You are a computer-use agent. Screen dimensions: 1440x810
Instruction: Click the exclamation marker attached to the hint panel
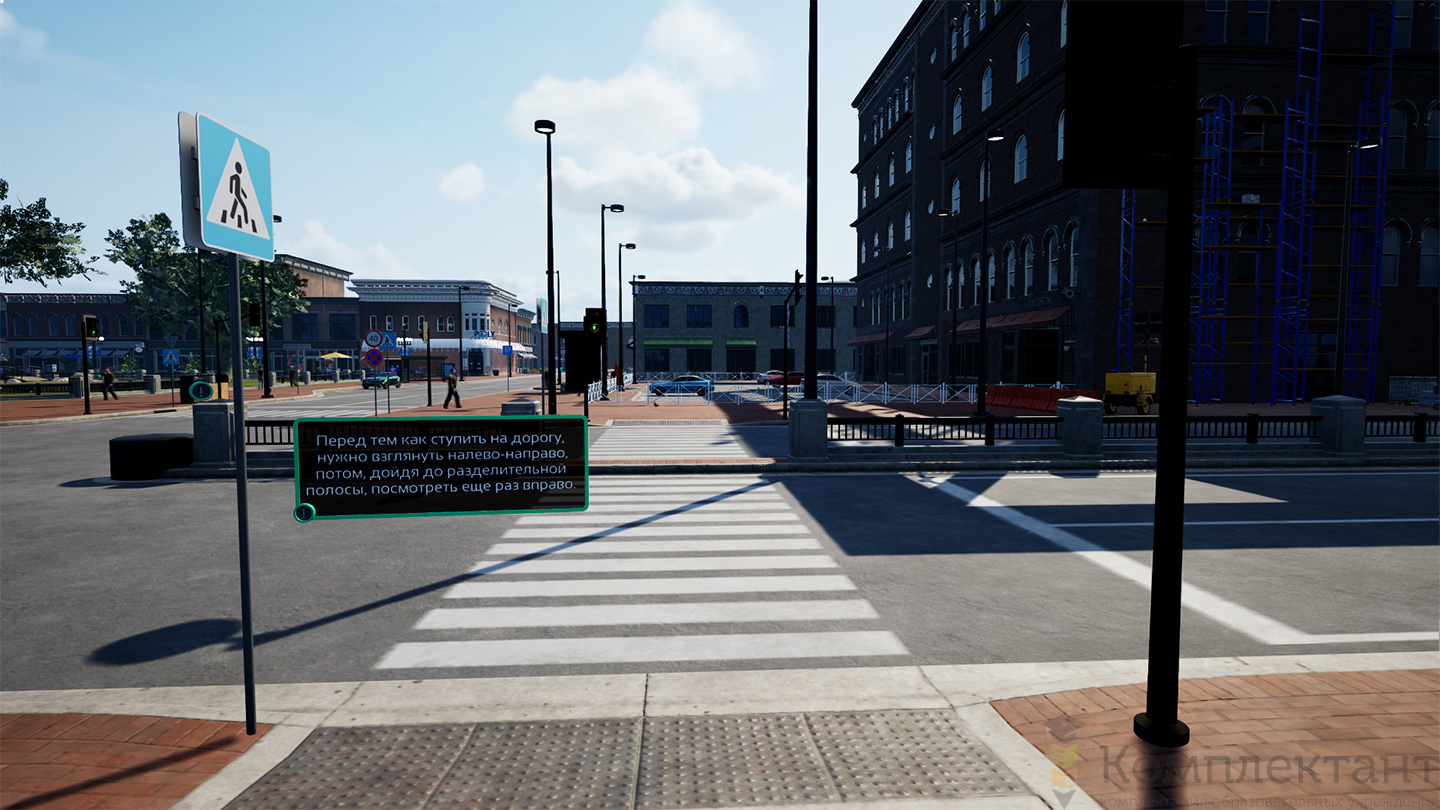pyautogui.click(x=304, y=512)
